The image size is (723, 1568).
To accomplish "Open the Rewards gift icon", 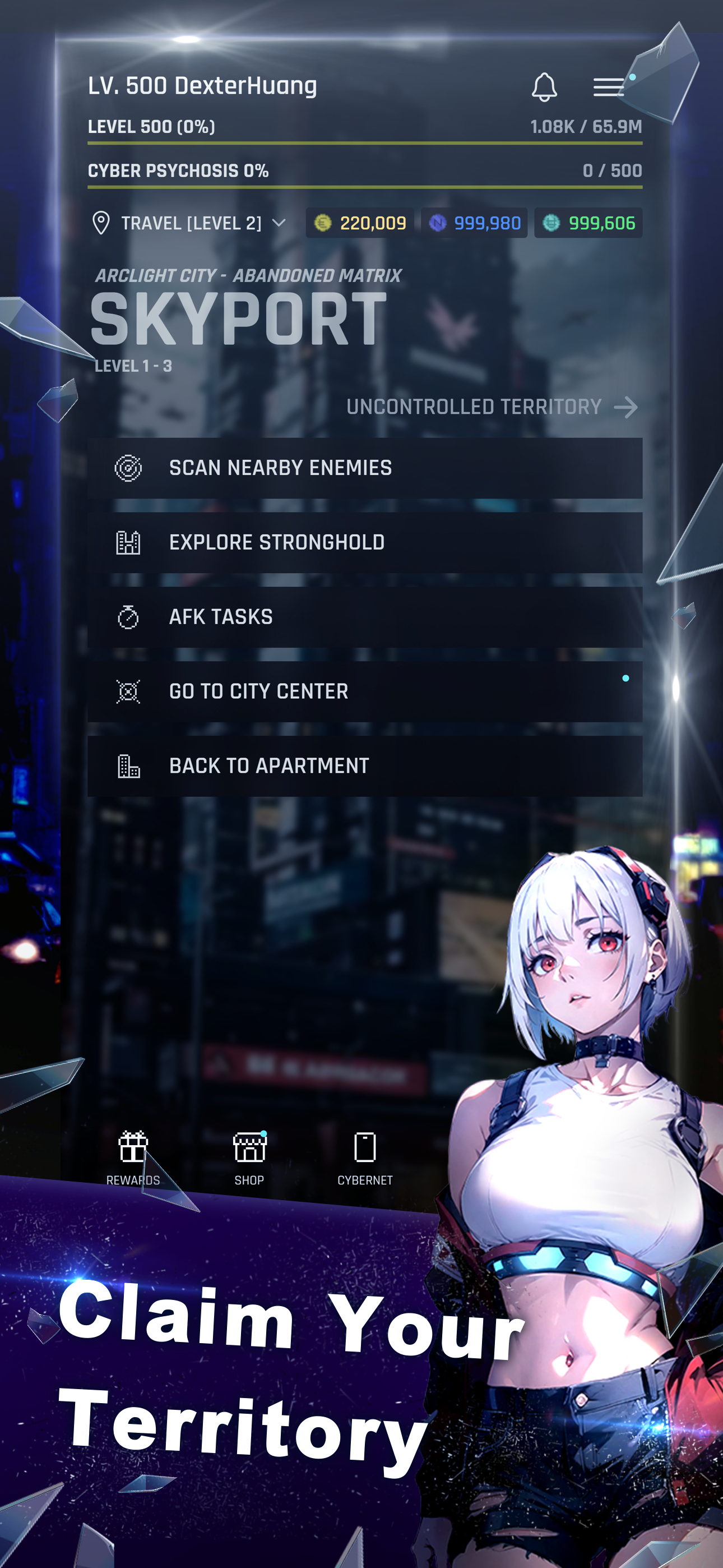I will (133, 1149).
